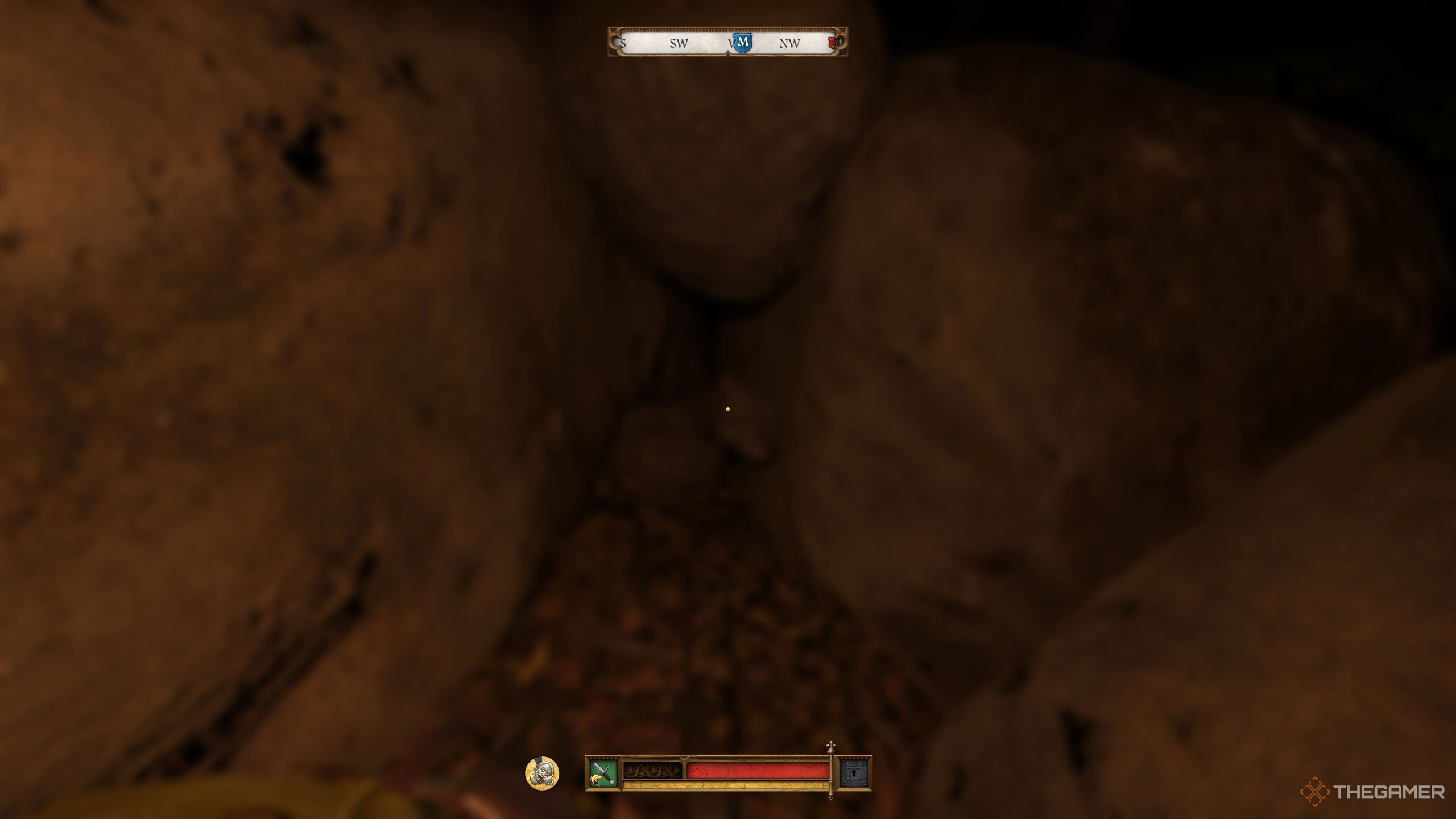Click the SW heading on the compass
Image resolution: width=1456 pixels, height=819 pixels.
(x=679, y=43)
